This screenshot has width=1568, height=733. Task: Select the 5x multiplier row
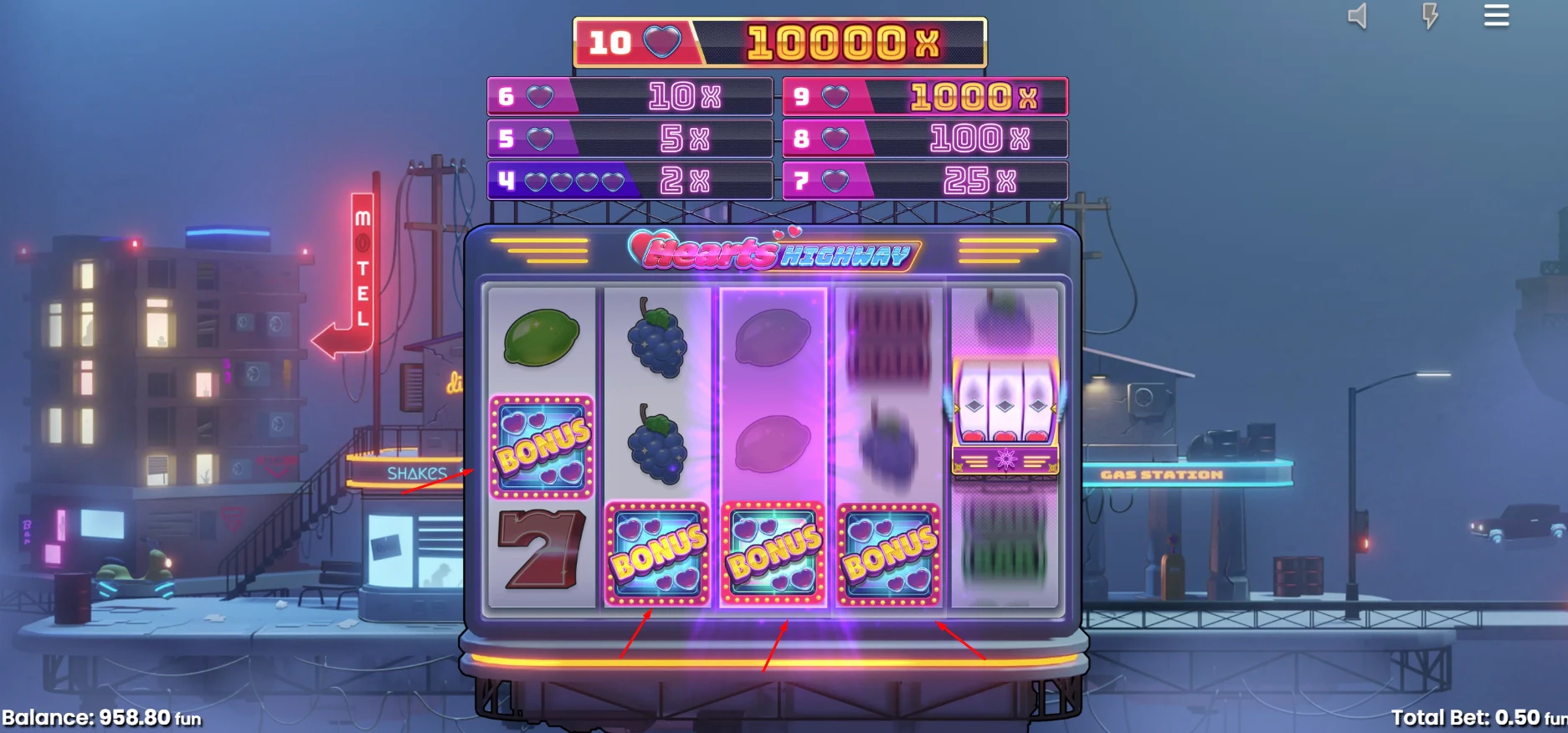pos(630,138)
